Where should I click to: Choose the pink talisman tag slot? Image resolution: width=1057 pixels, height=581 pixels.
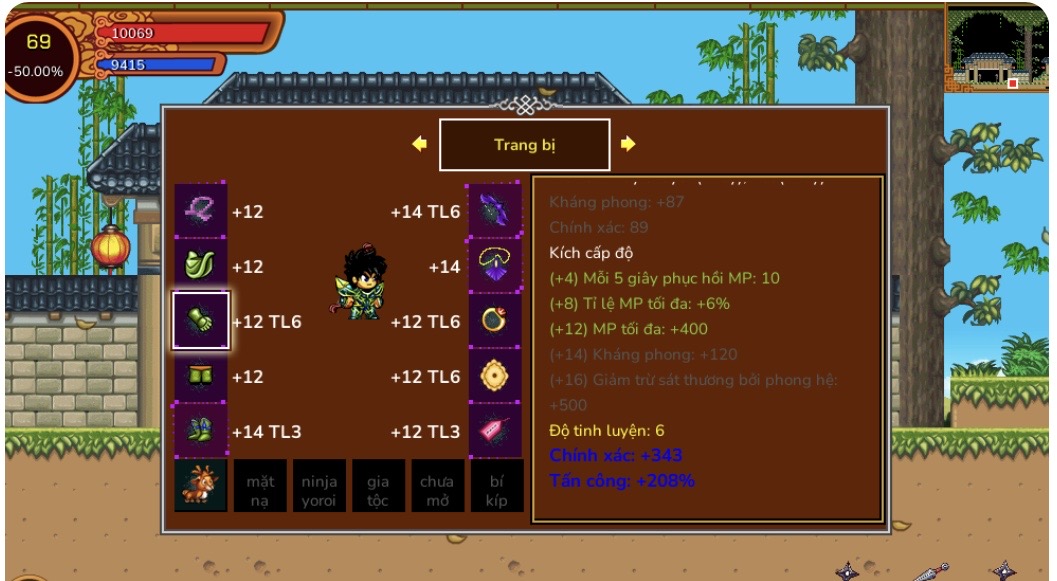point(495,431)
